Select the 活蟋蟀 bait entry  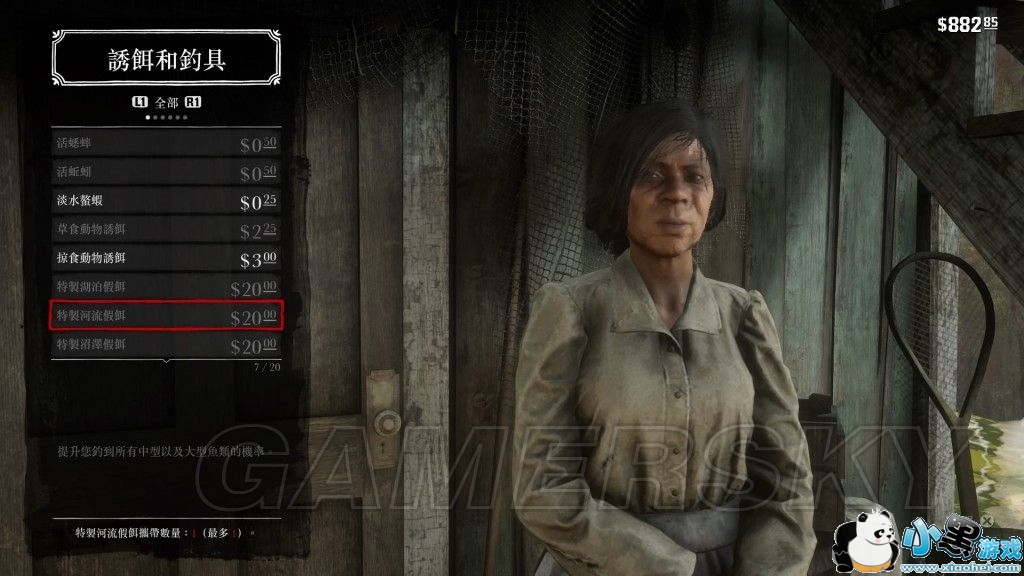click(166, 144)
